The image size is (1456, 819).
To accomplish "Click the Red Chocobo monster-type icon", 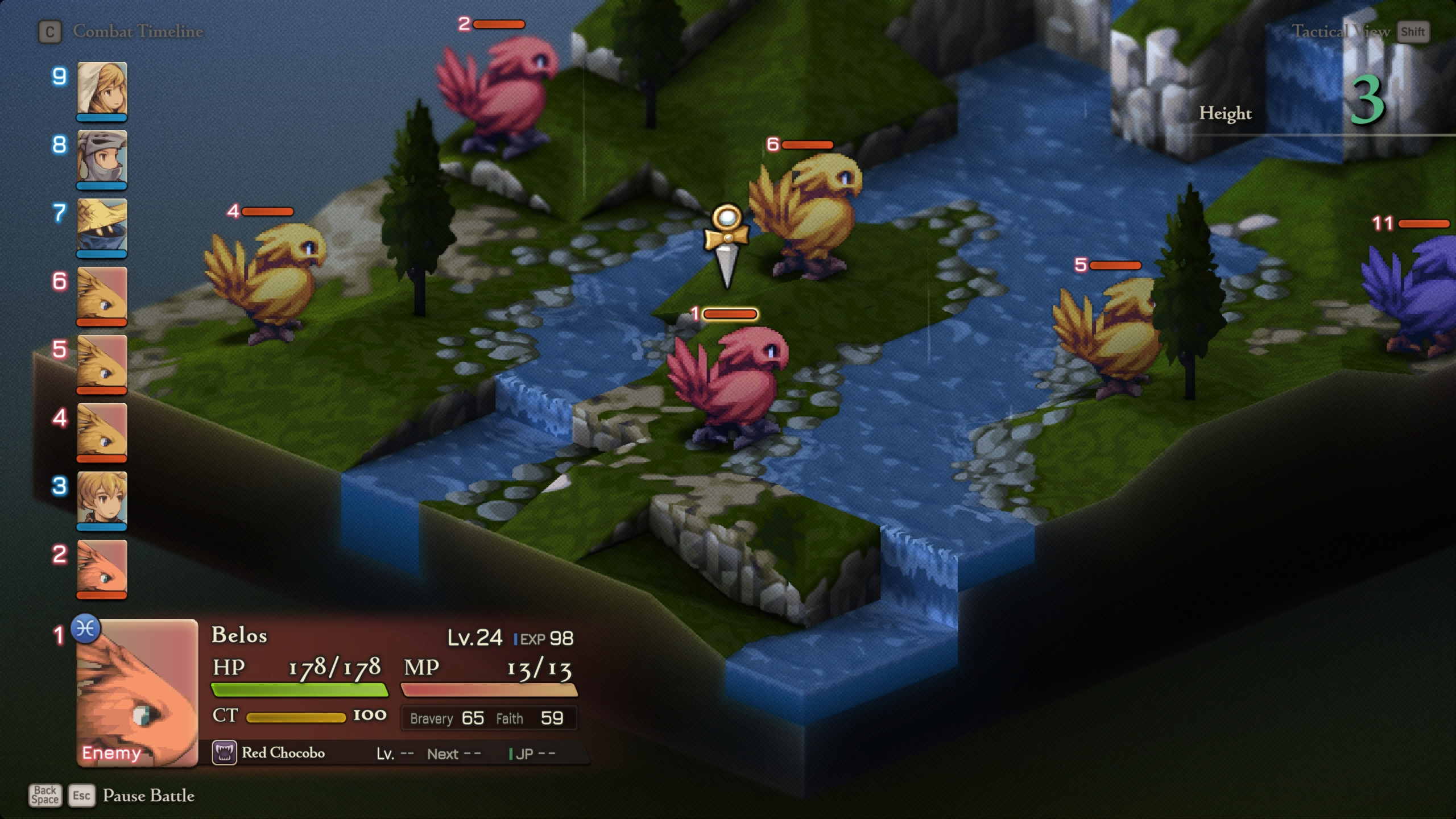I will [x=225, y=752].
